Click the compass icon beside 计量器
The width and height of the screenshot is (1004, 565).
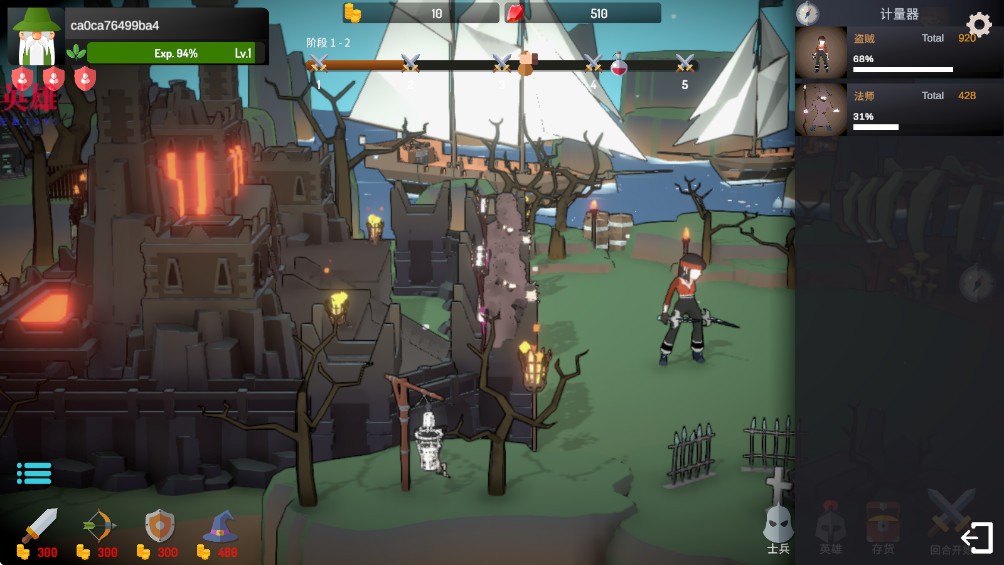807,13
